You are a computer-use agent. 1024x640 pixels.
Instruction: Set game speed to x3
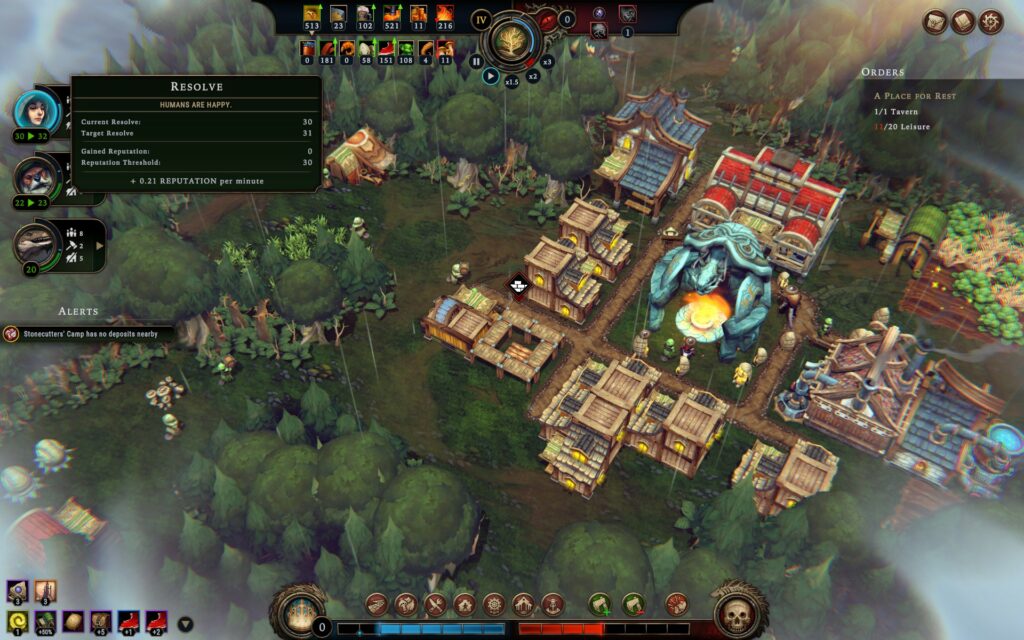point(547,61)
